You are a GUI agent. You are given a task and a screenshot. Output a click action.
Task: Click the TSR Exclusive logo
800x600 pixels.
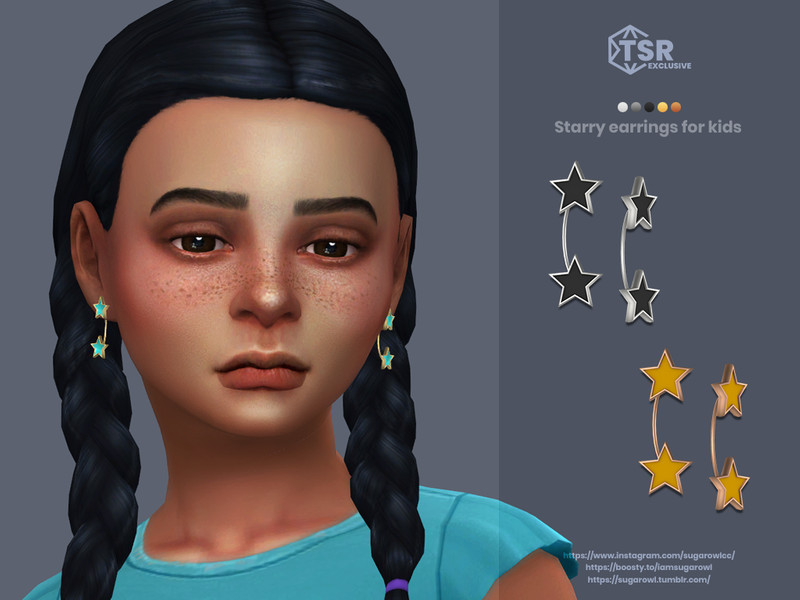[x=649, y=48]
